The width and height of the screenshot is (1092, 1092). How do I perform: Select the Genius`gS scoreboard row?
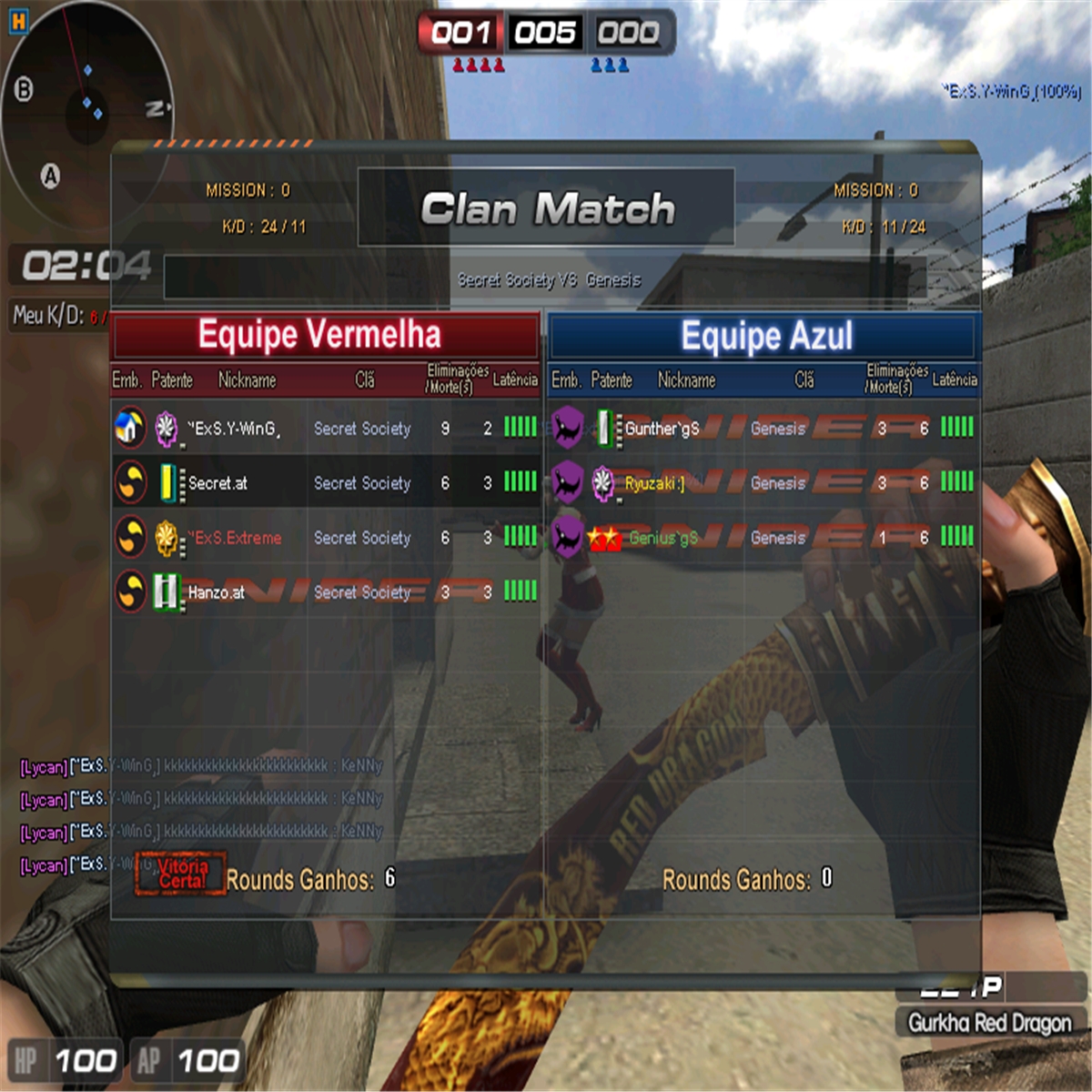[763, 537]
